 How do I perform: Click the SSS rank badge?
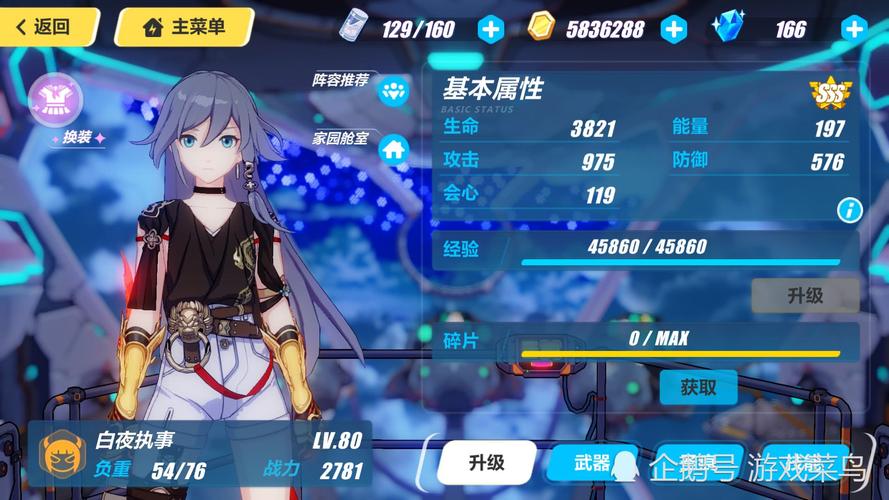pyautogui.click(x=829, y=93)
